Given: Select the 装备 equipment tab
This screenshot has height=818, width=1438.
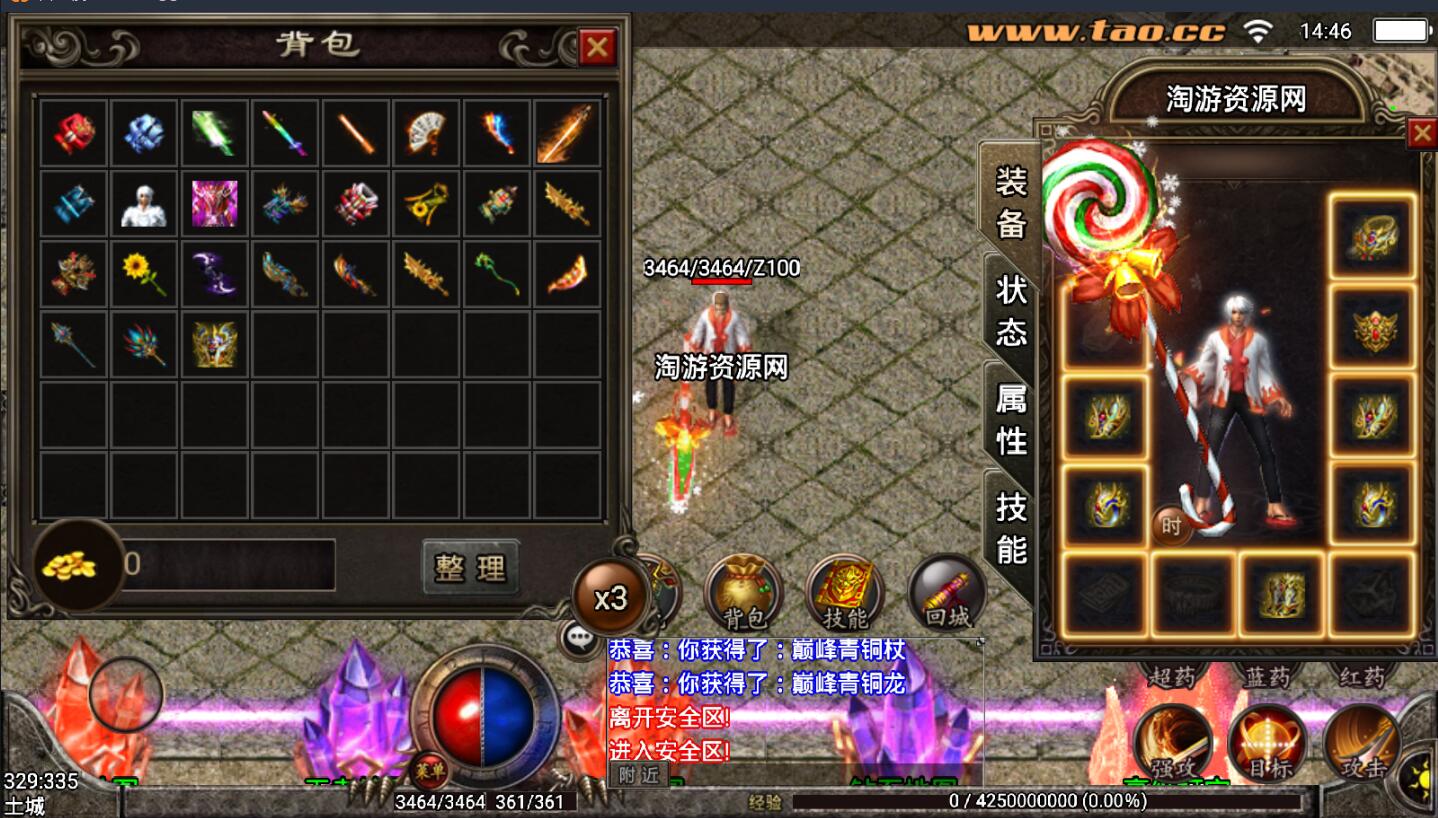Looking at the screenshot, I should coord(1011,201).
